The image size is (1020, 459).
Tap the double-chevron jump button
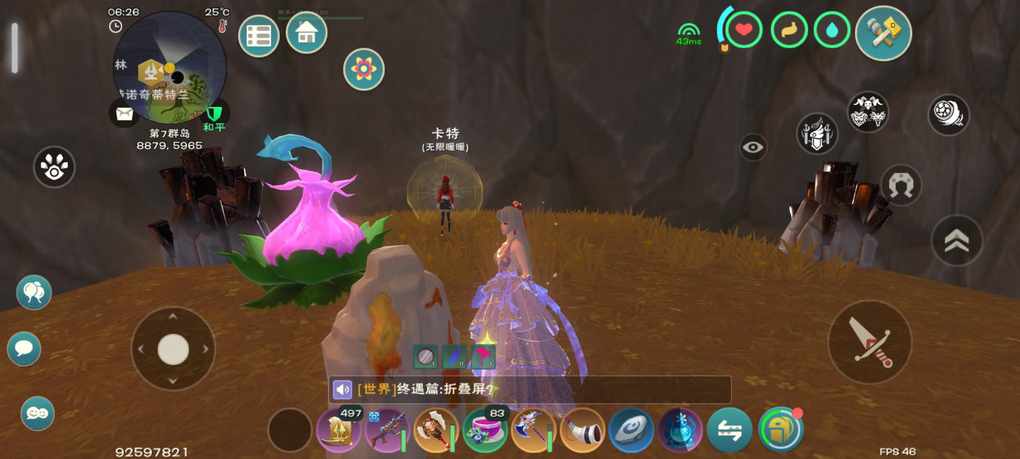coord(957,241)
